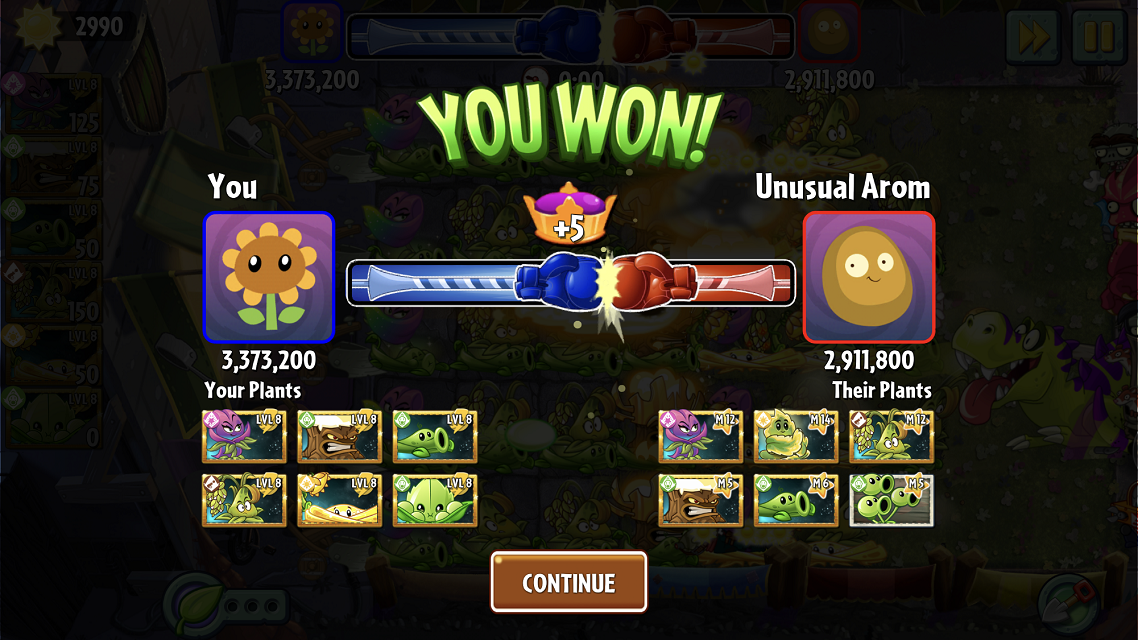Image resolution: width=1138 pixels, height=640 pixels.
Task: Choose your LVL 8 yellow starfruit-like plant card
Action: point(339,500)
